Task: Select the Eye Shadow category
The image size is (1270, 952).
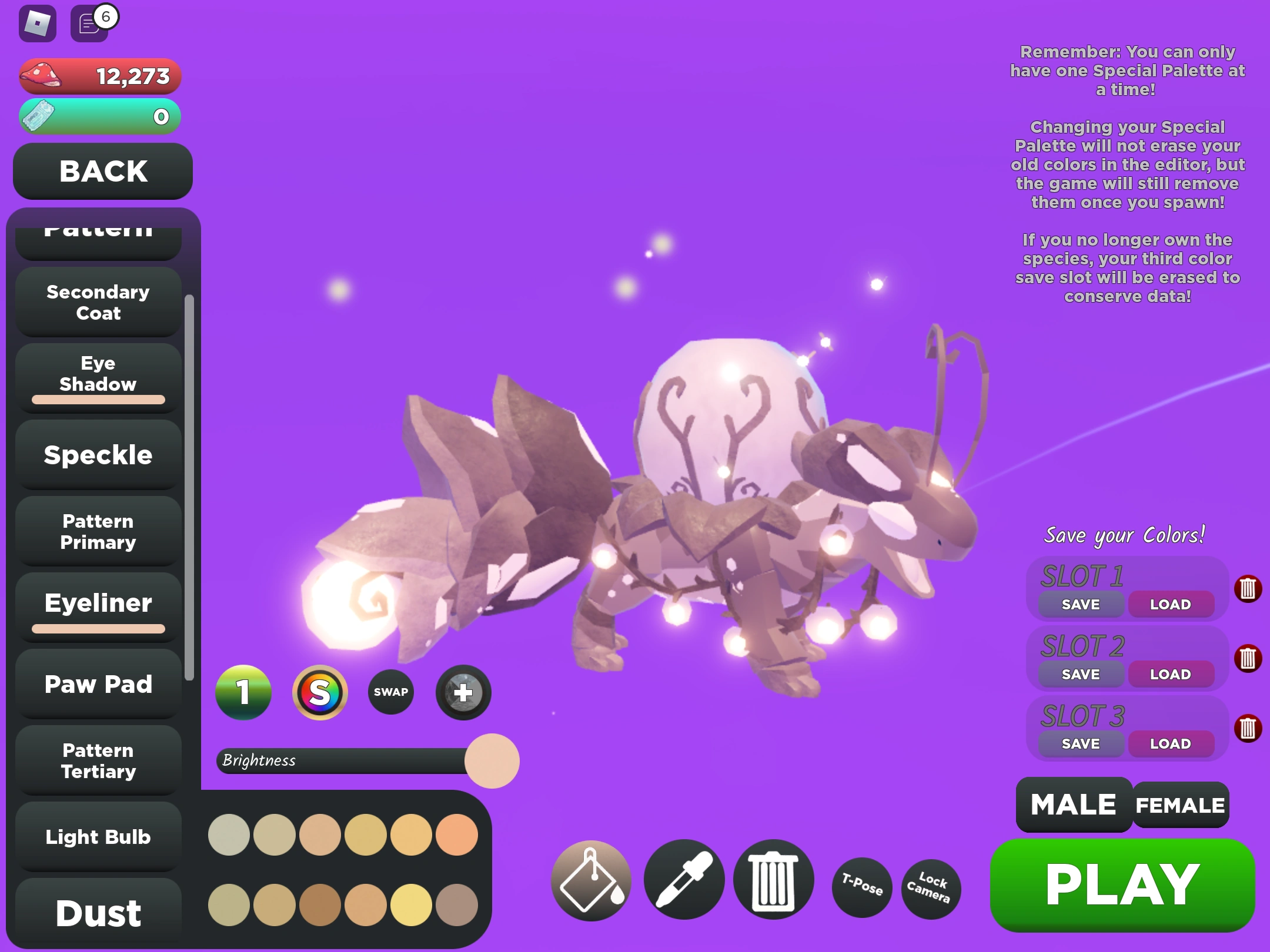Action: (98, 374)
